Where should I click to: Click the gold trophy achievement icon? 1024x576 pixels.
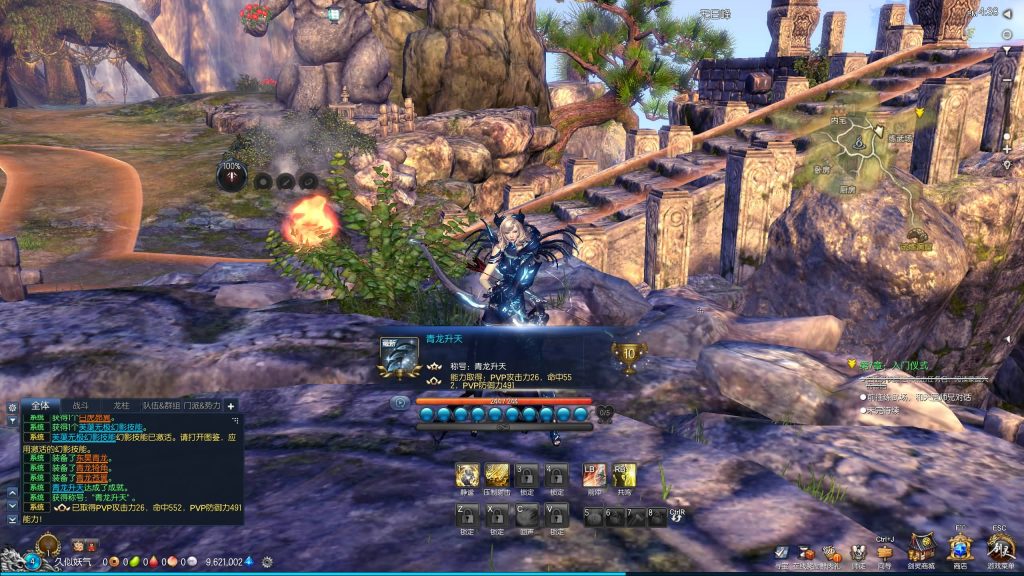tap(630, 355)
